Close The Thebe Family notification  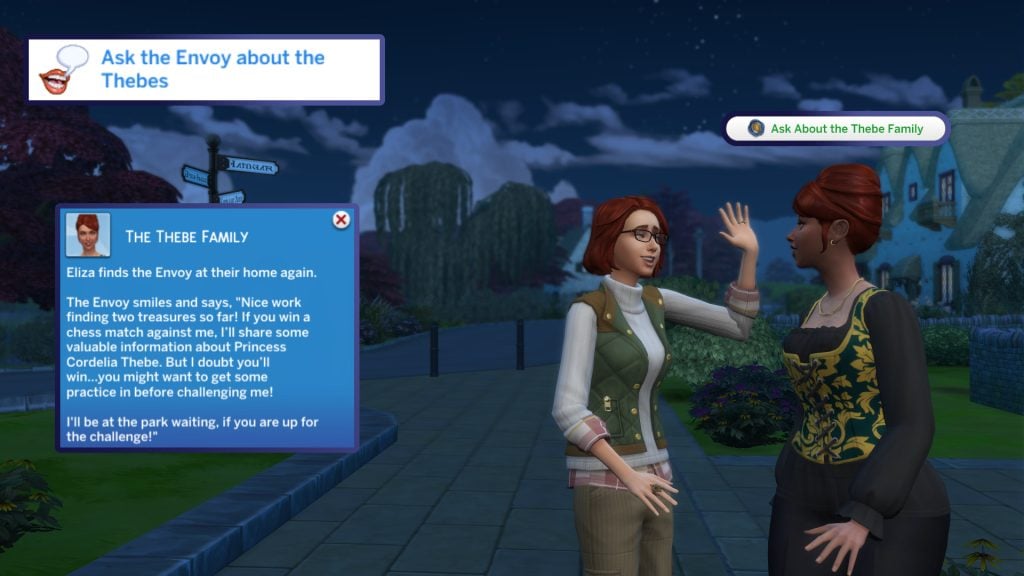pyautogui.click(x=341, y=220)
